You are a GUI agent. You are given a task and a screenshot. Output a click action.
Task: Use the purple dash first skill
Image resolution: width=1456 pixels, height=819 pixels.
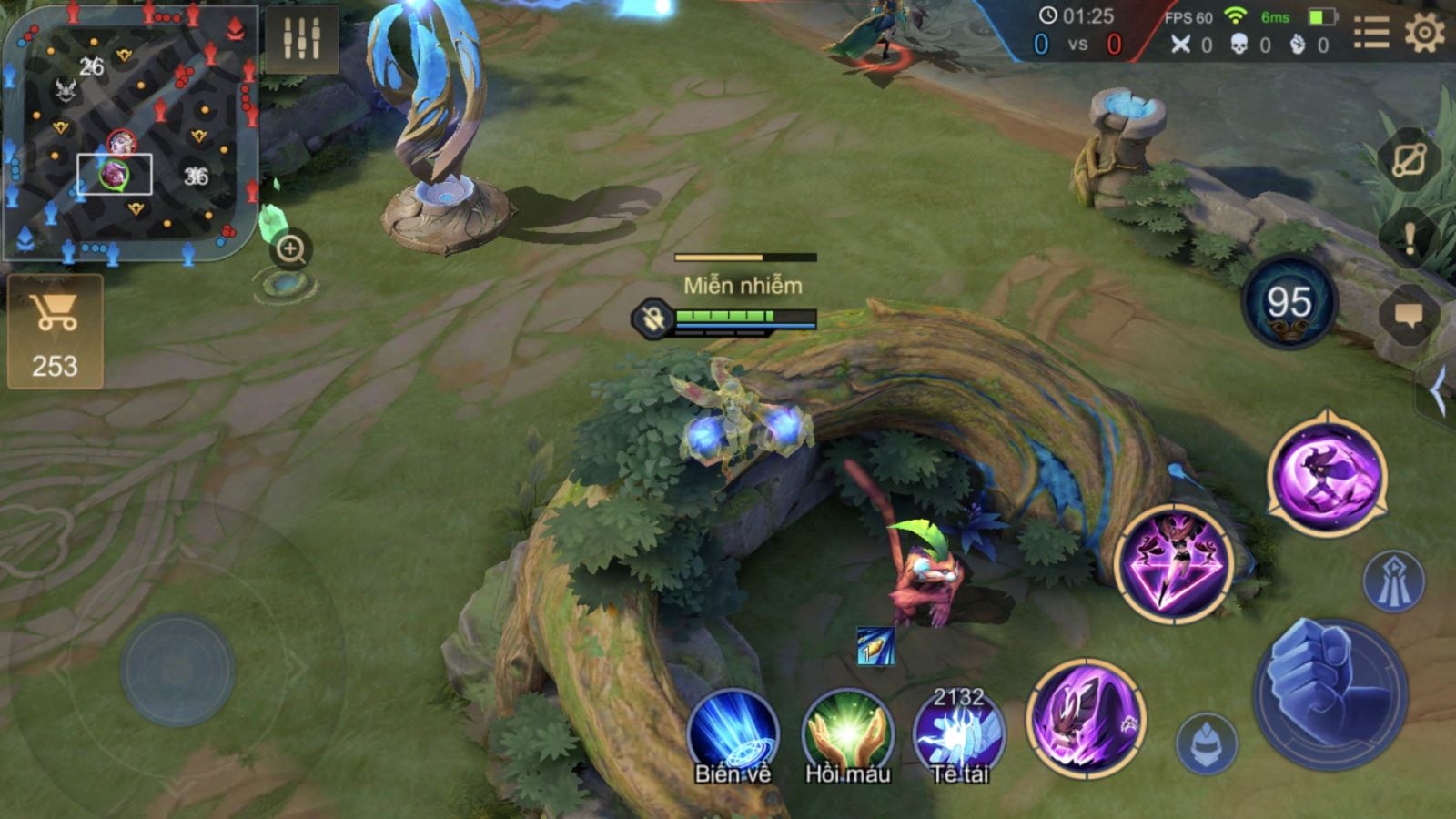[1086, 718]
